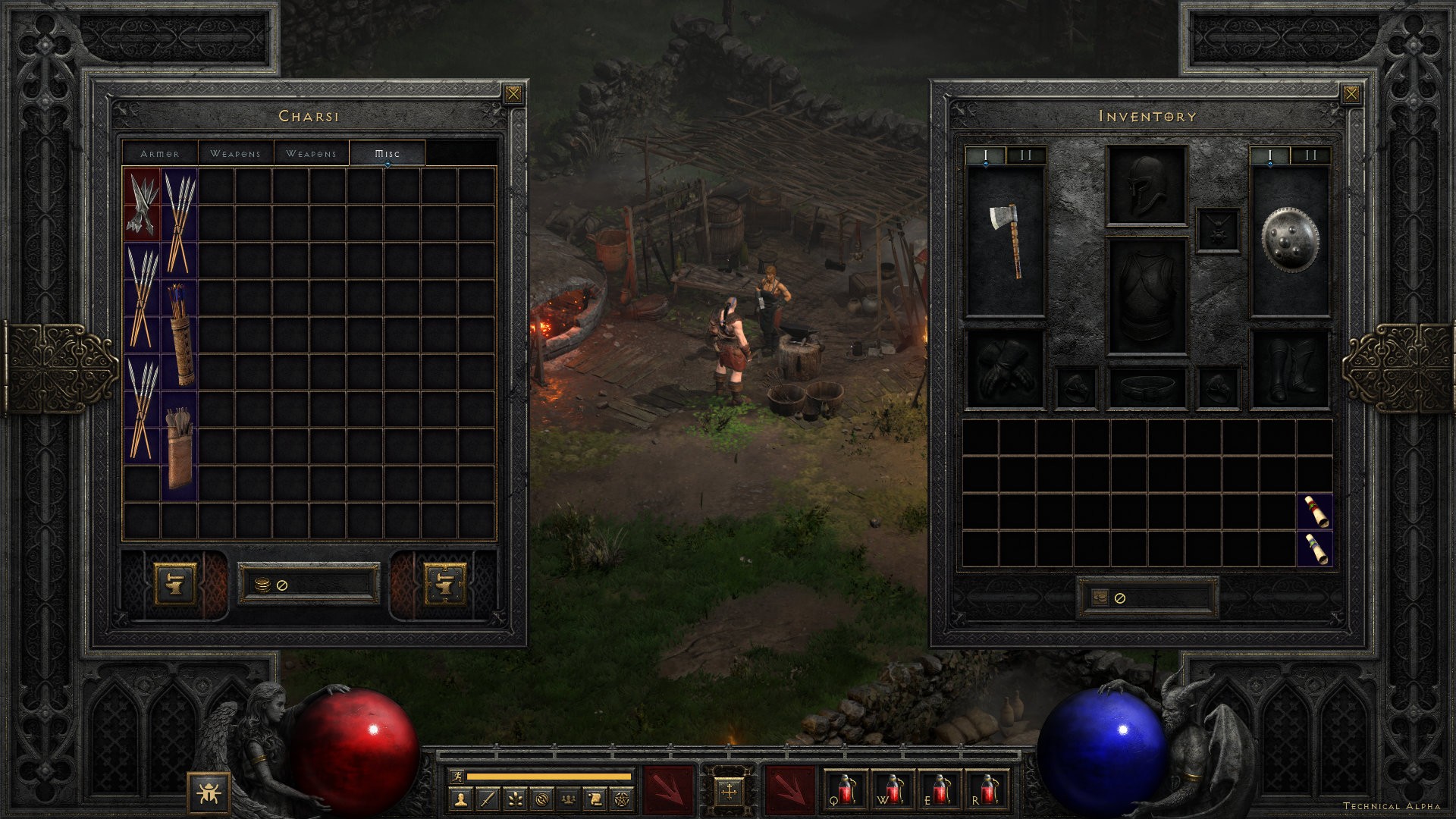Select the equipped hand axe
The width and height of the screenshot is (1456, 819).
point(1006,240)
